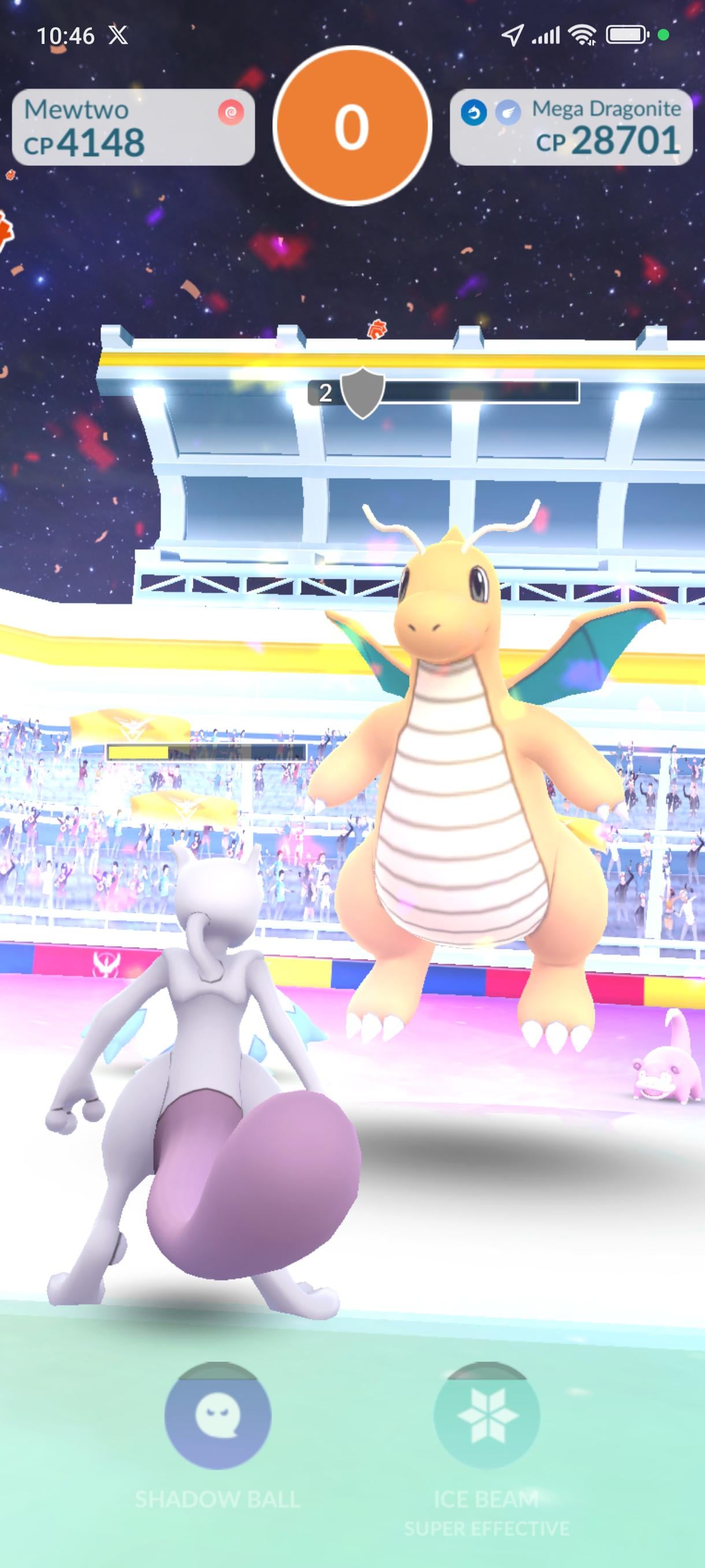Screen dimensions: 705x1568
Task: Tap the Mega Dragonite CP panel
Action: point(570,127)
